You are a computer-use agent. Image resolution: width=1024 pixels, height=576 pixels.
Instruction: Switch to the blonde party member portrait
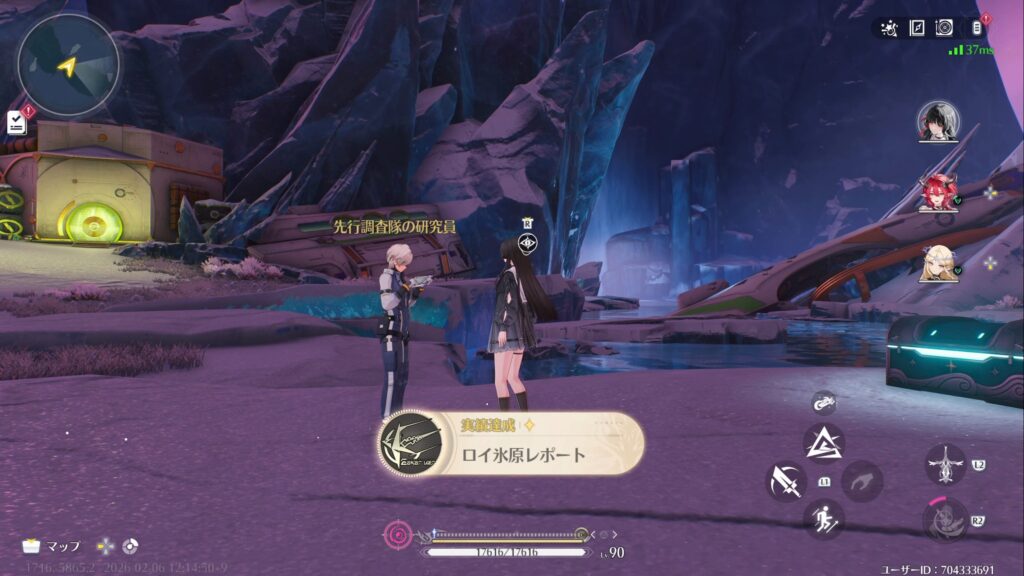click(938, 264)
